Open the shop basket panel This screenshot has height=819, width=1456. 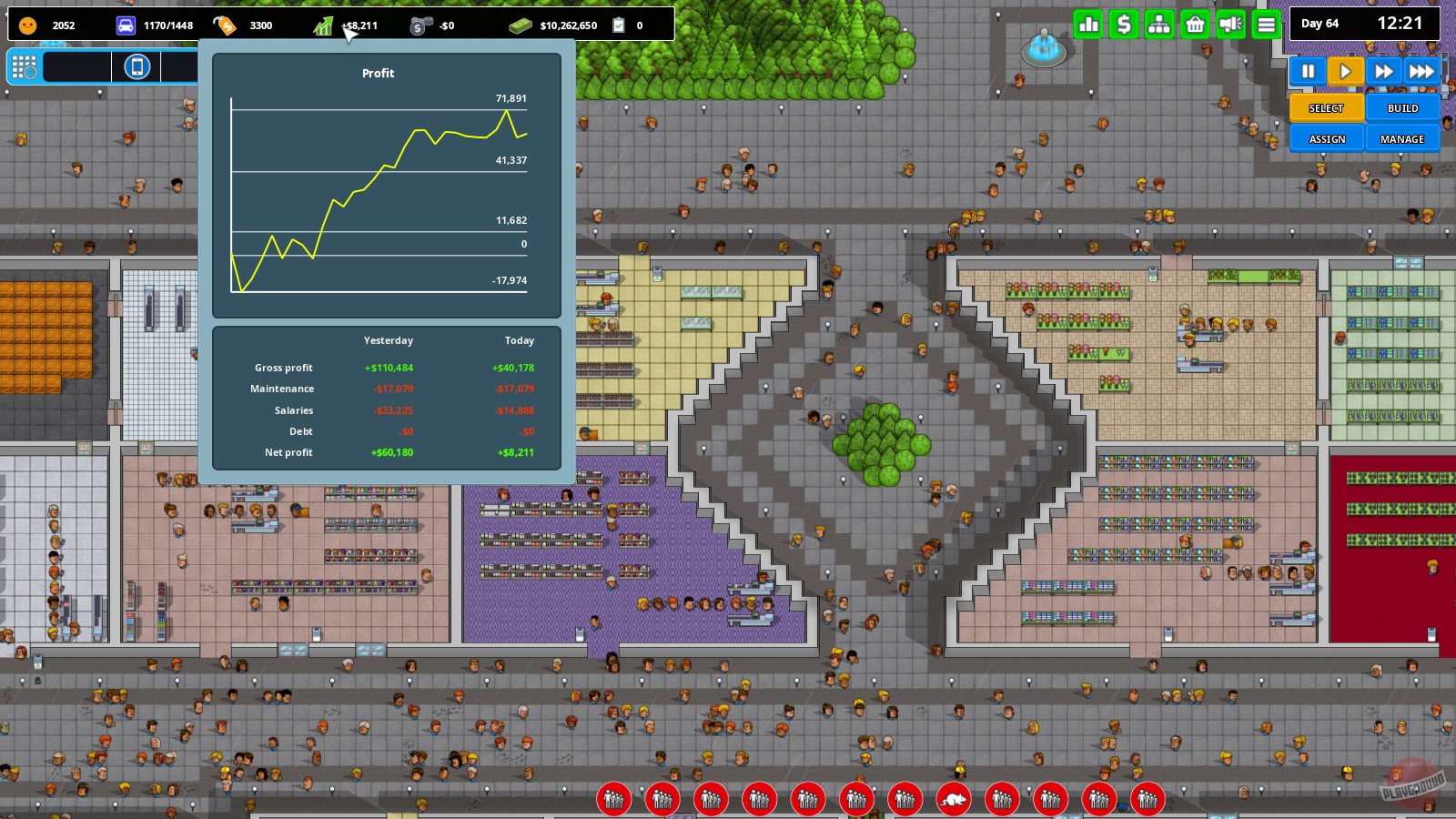[1194, 25]
